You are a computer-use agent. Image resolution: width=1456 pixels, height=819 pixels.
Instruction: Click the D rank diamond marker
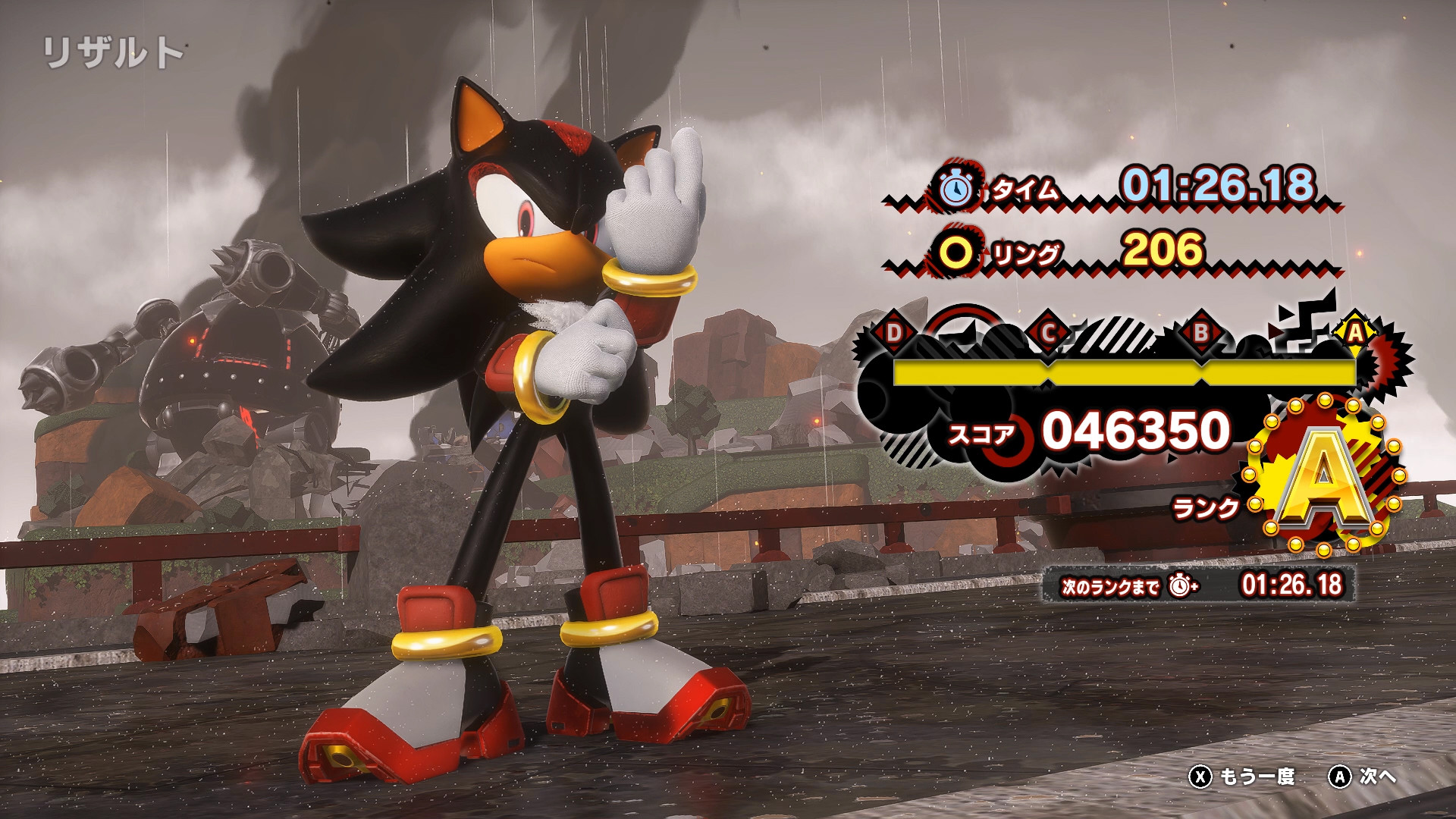coord(895,331)
